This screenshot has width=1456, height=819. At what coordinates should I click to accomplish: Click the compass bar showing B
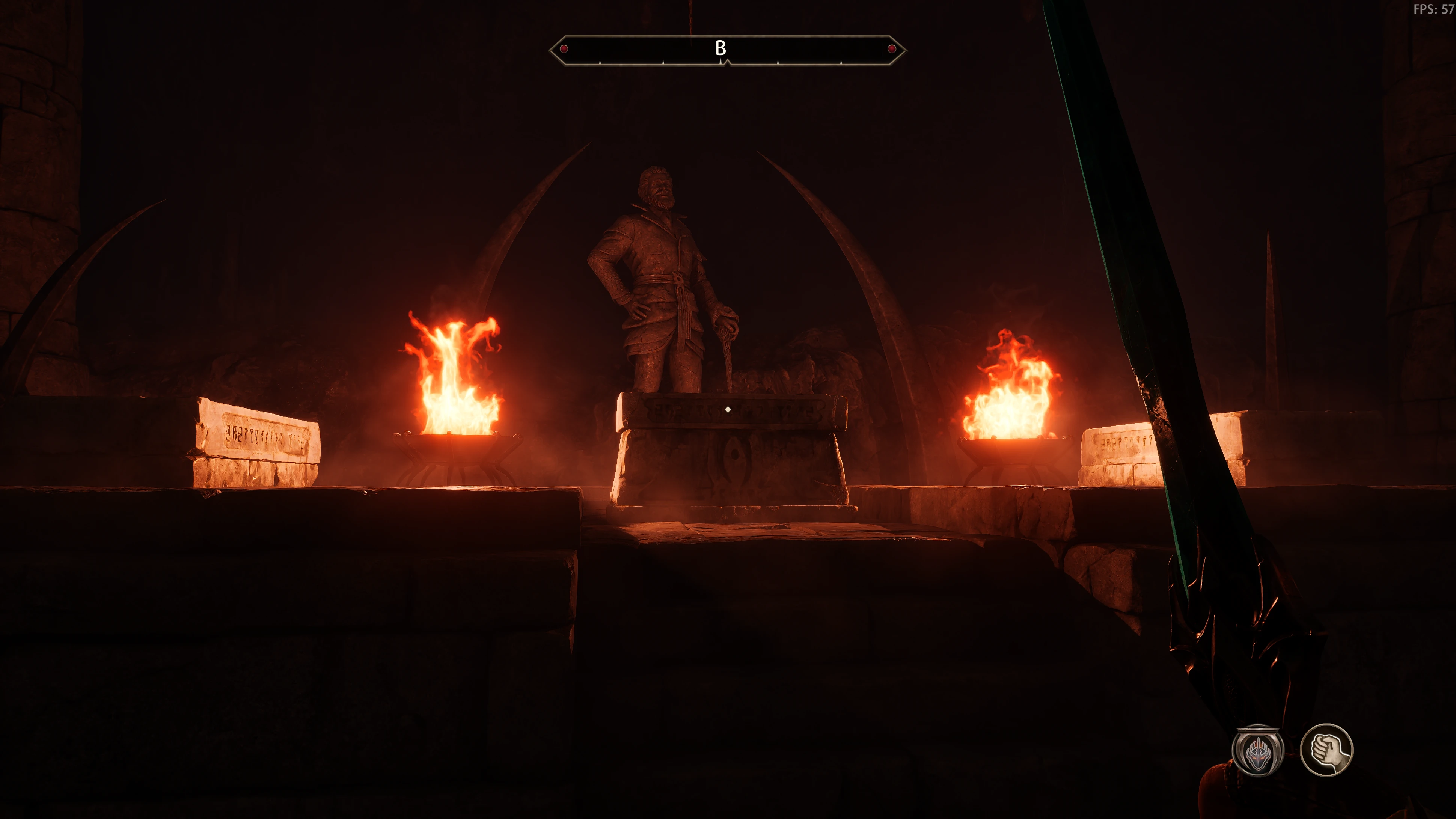click(727, 50)
